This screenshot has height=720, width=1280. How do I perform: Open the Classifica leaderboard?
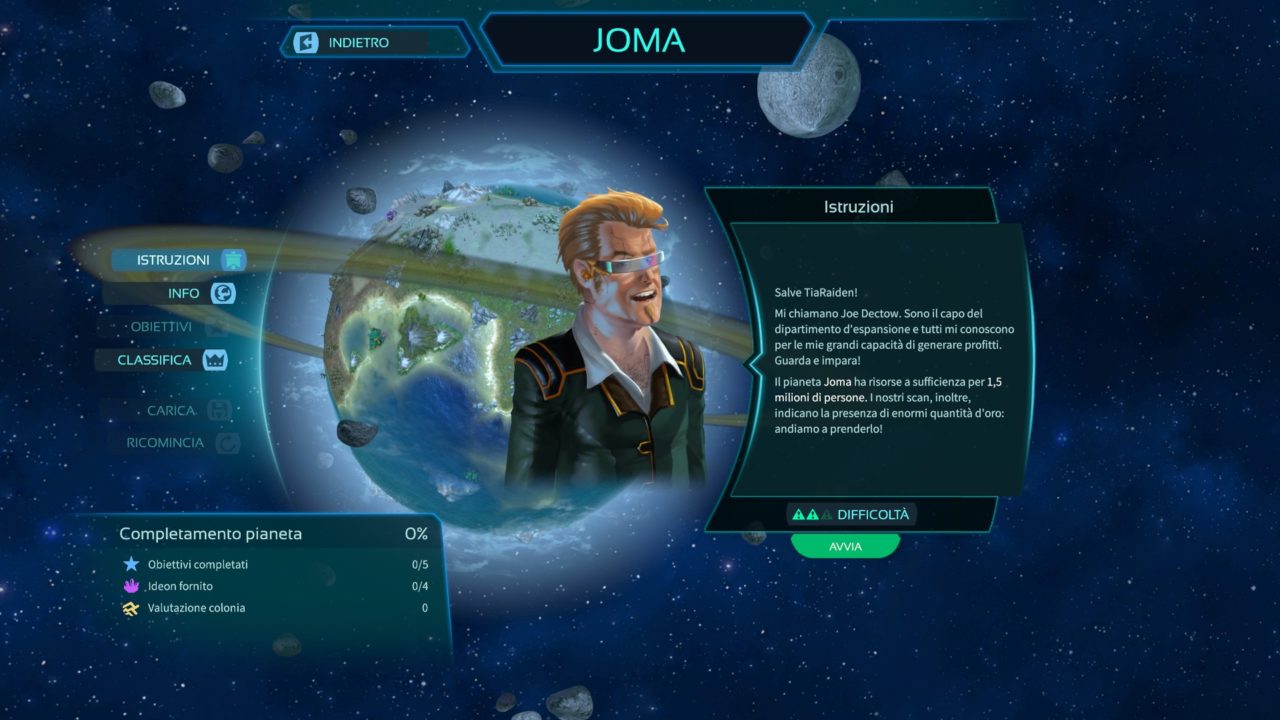(156, 360)
